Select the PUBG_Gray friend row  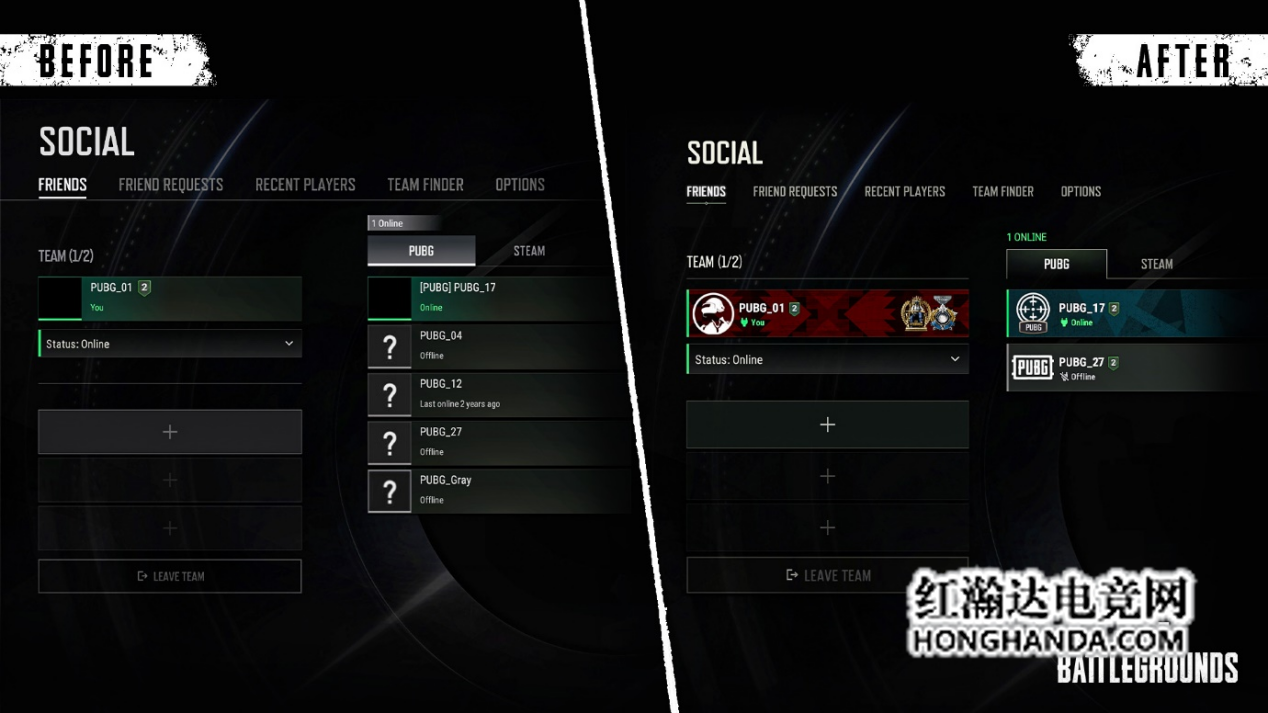coord(500,490)
